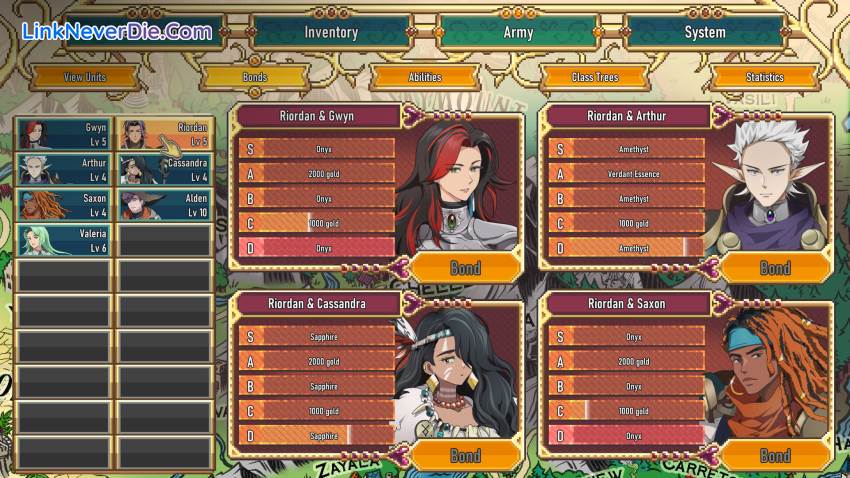Choose Alden Lv 10 unit entry
Viewport: 850px width, 478px height.
point(166,205)
